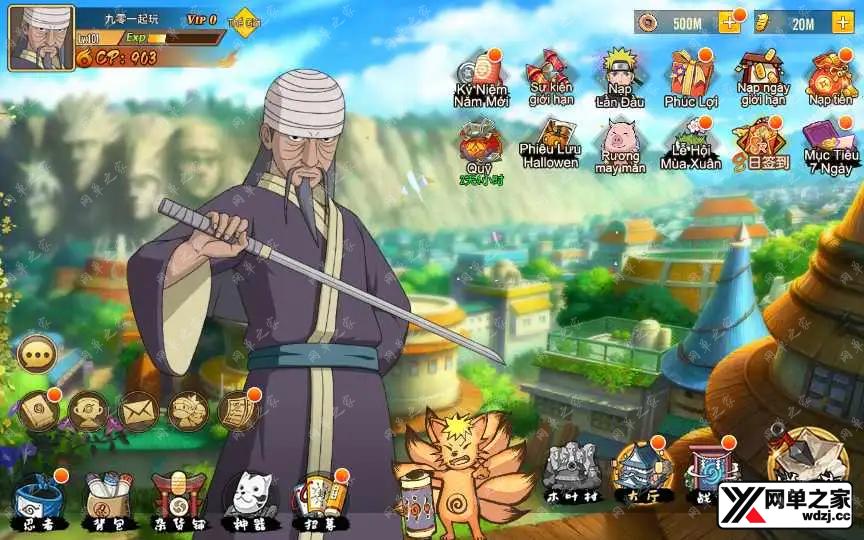Open the mail envelope icon
864x540 pixels.
click(139, 410)
